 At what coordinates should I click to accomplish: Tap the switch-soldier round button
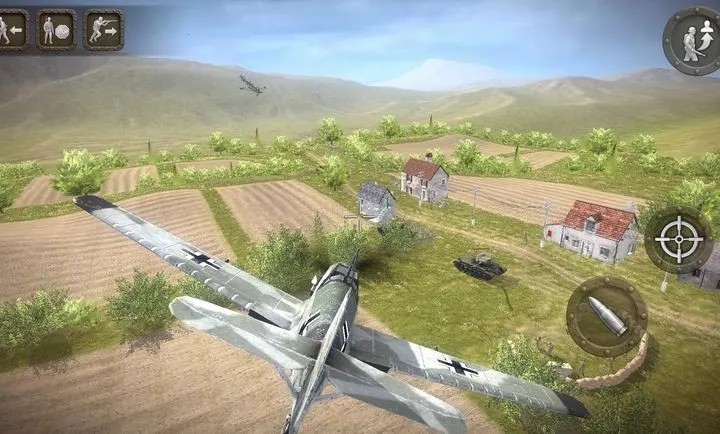click(x=691, y=39)
